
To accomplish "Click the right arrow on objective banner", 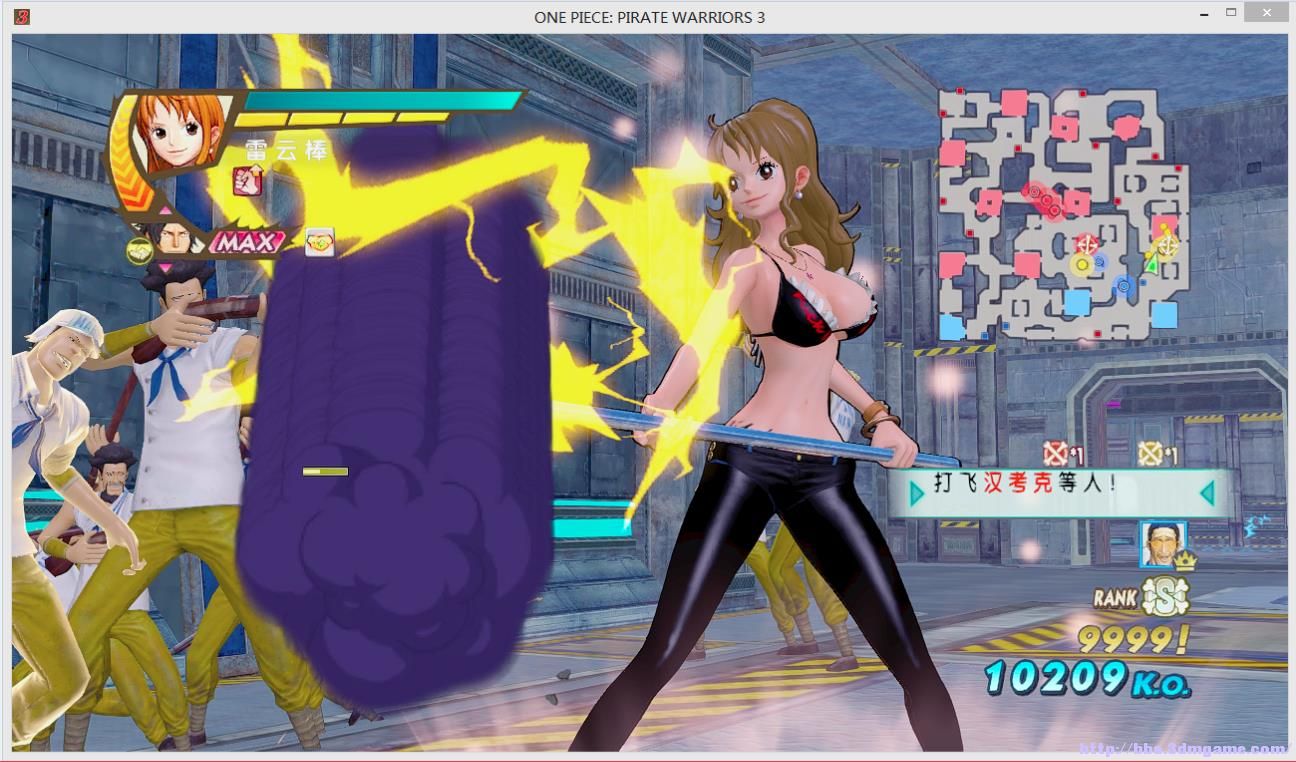I will (1207, 492).
